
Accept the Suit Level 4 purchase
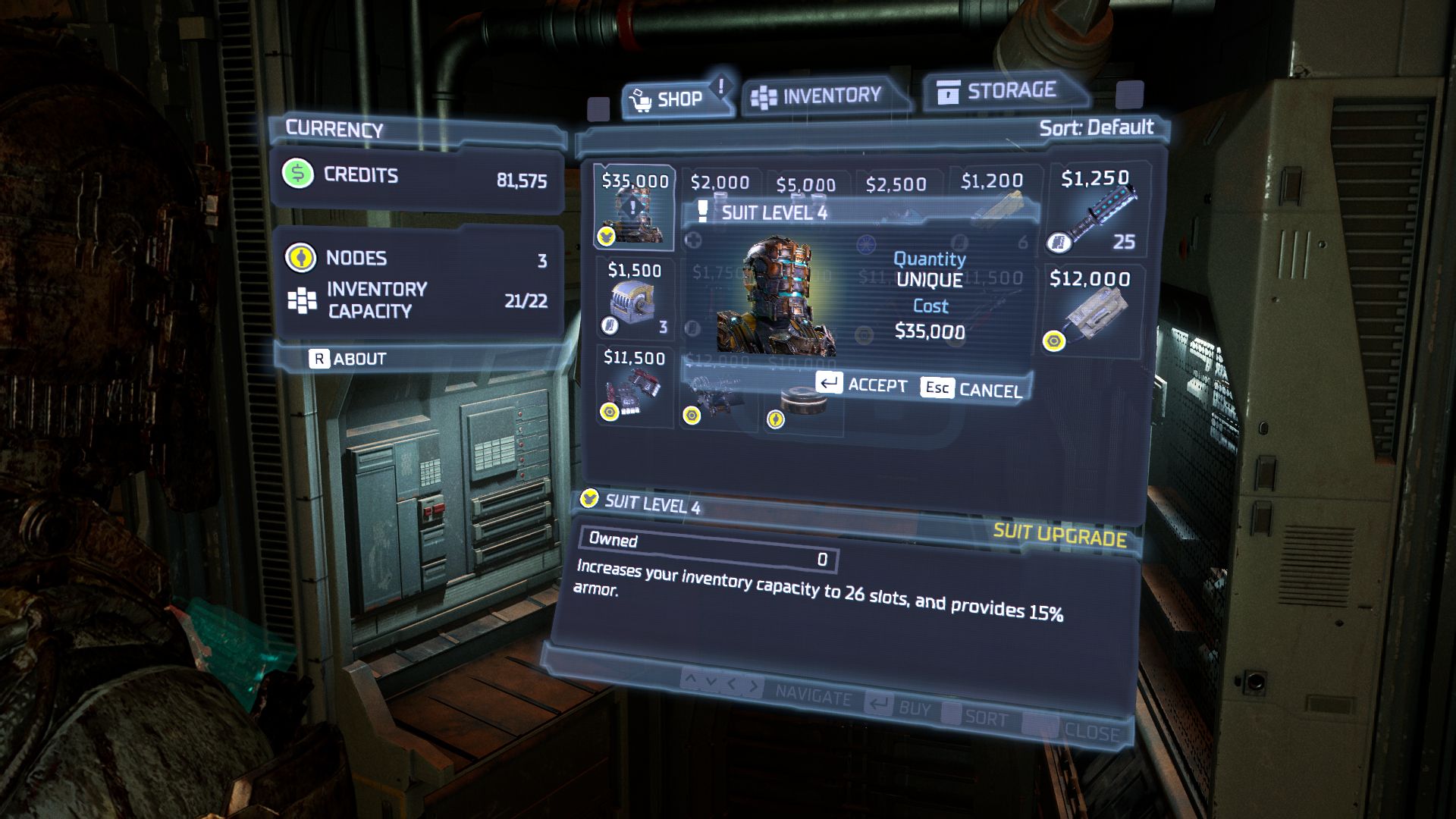861,384
